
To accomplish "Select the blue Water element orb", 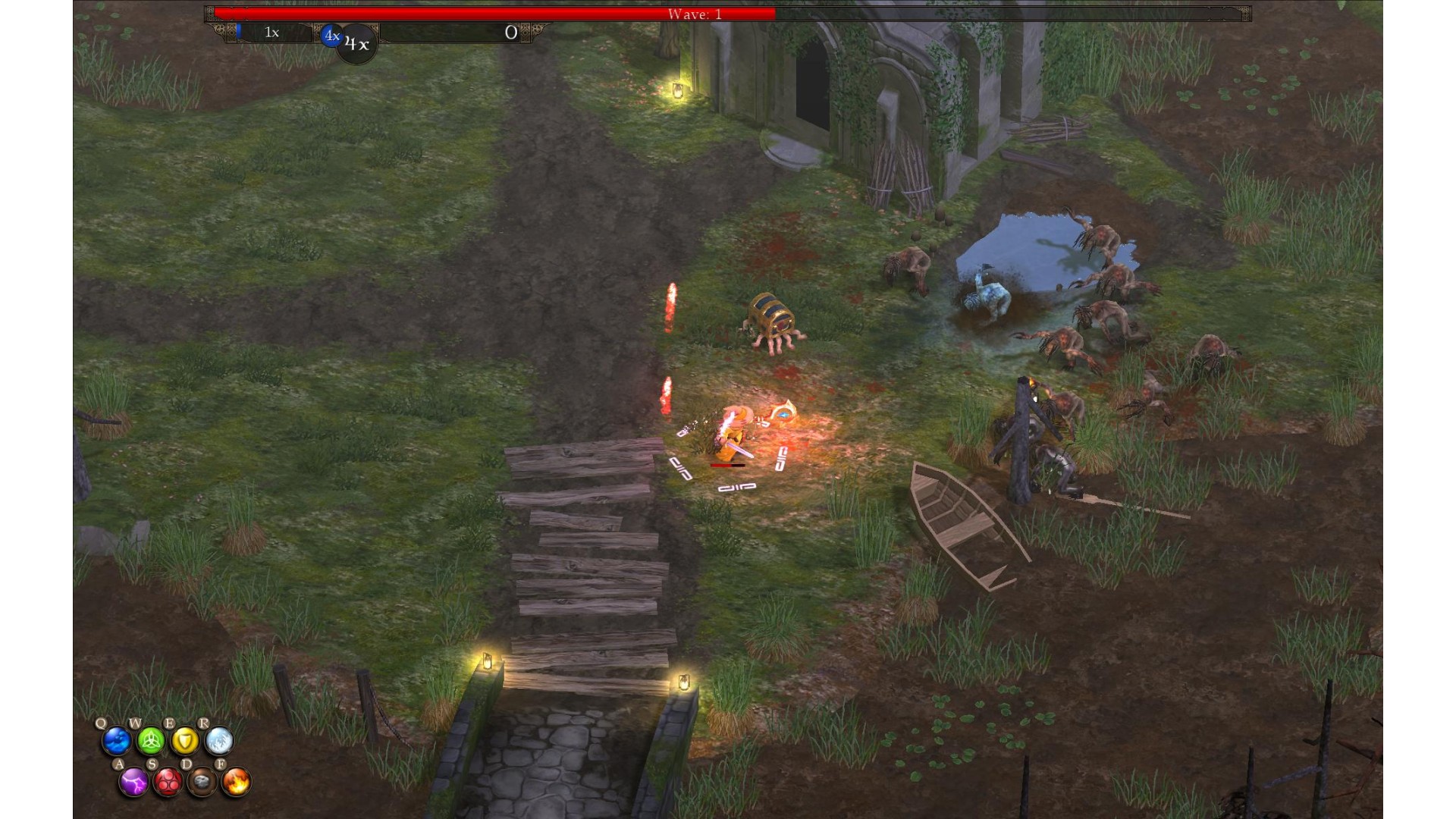I will (117, 741).
